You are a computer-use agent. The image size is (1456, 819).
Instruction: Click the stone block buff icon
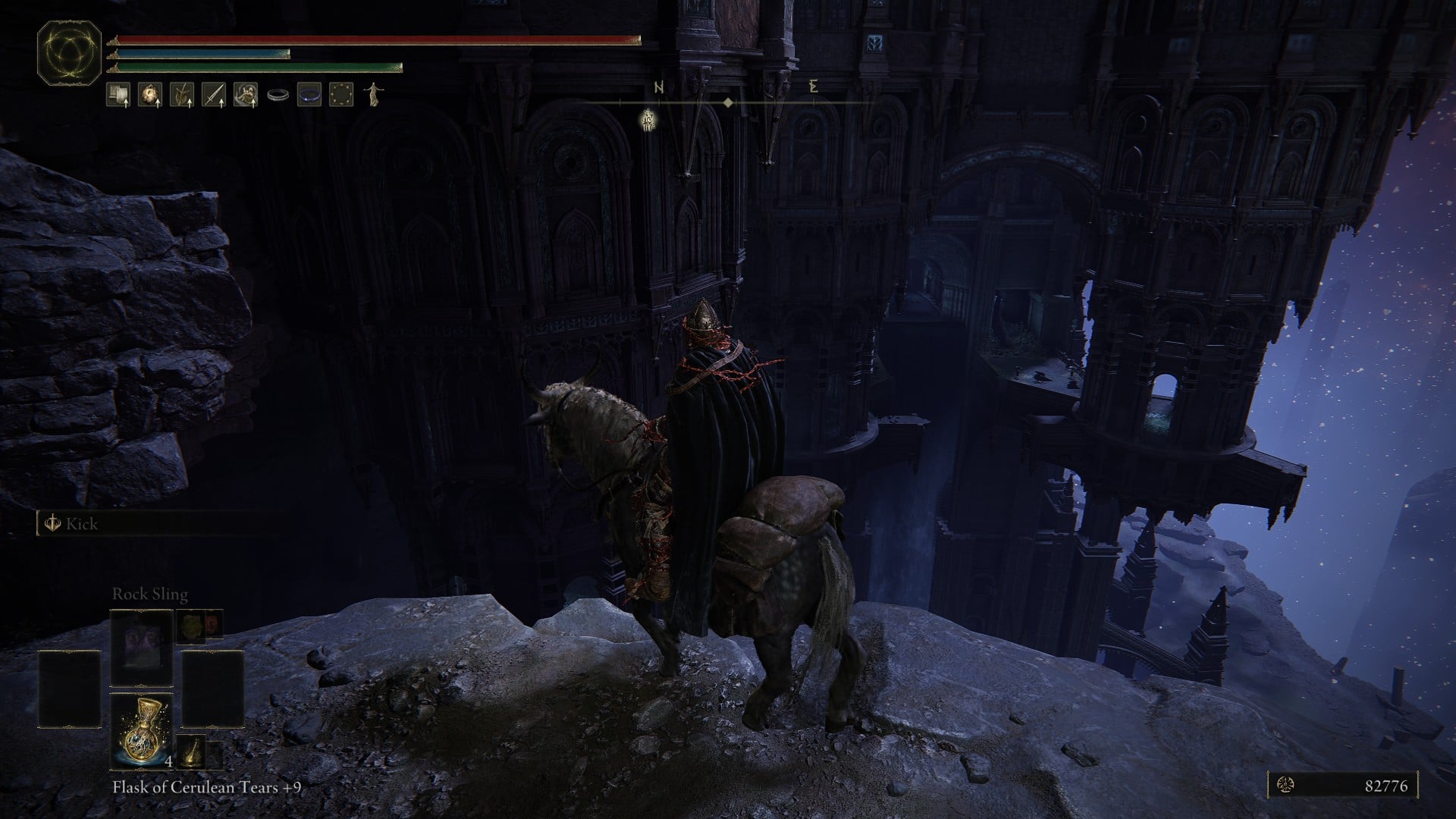(x=118, y=95)
